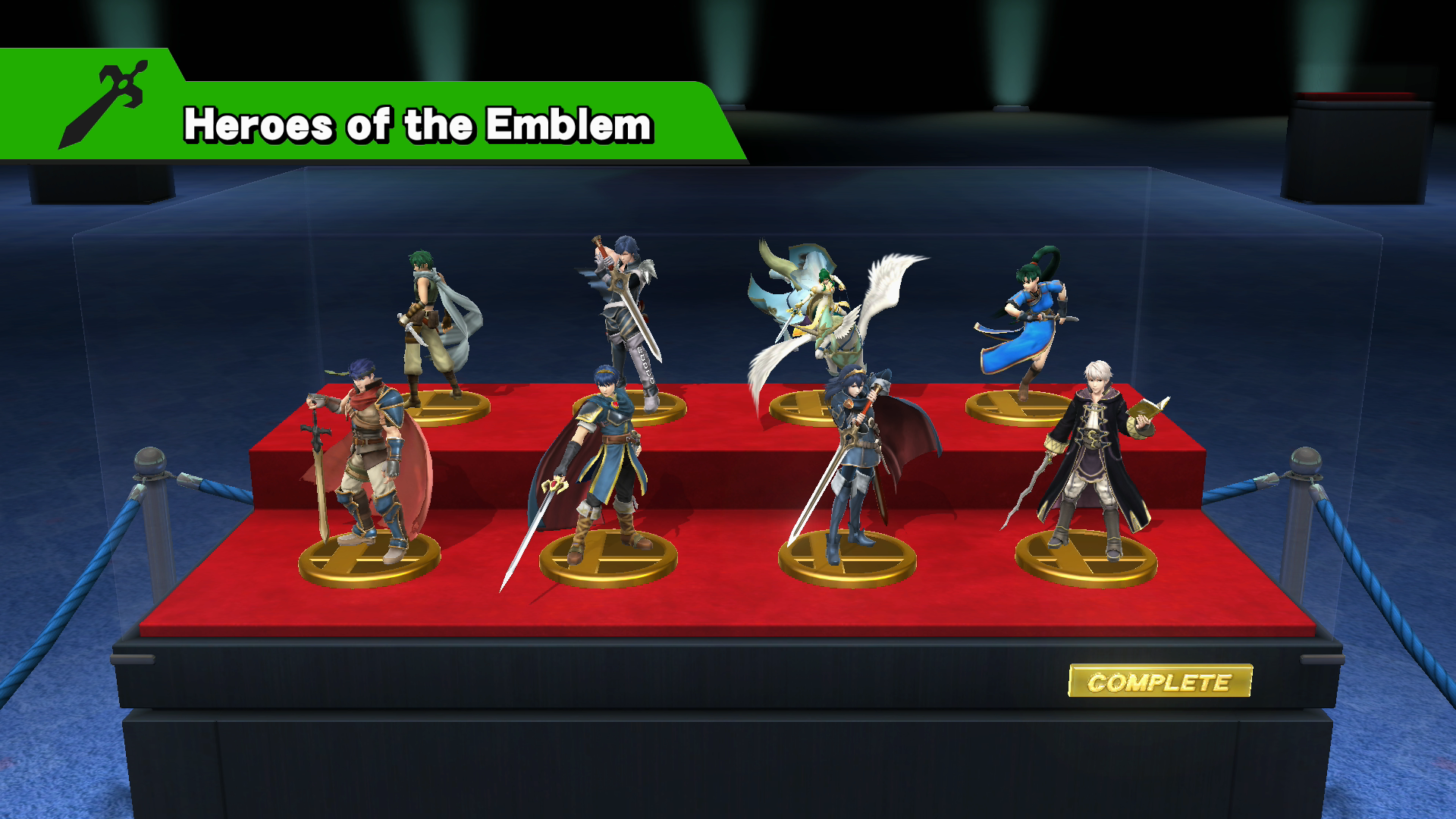This screenshot has width=1456, height=819.
Task: Click the Fire Emblem sword series icon
Action: tap(103, 105)
